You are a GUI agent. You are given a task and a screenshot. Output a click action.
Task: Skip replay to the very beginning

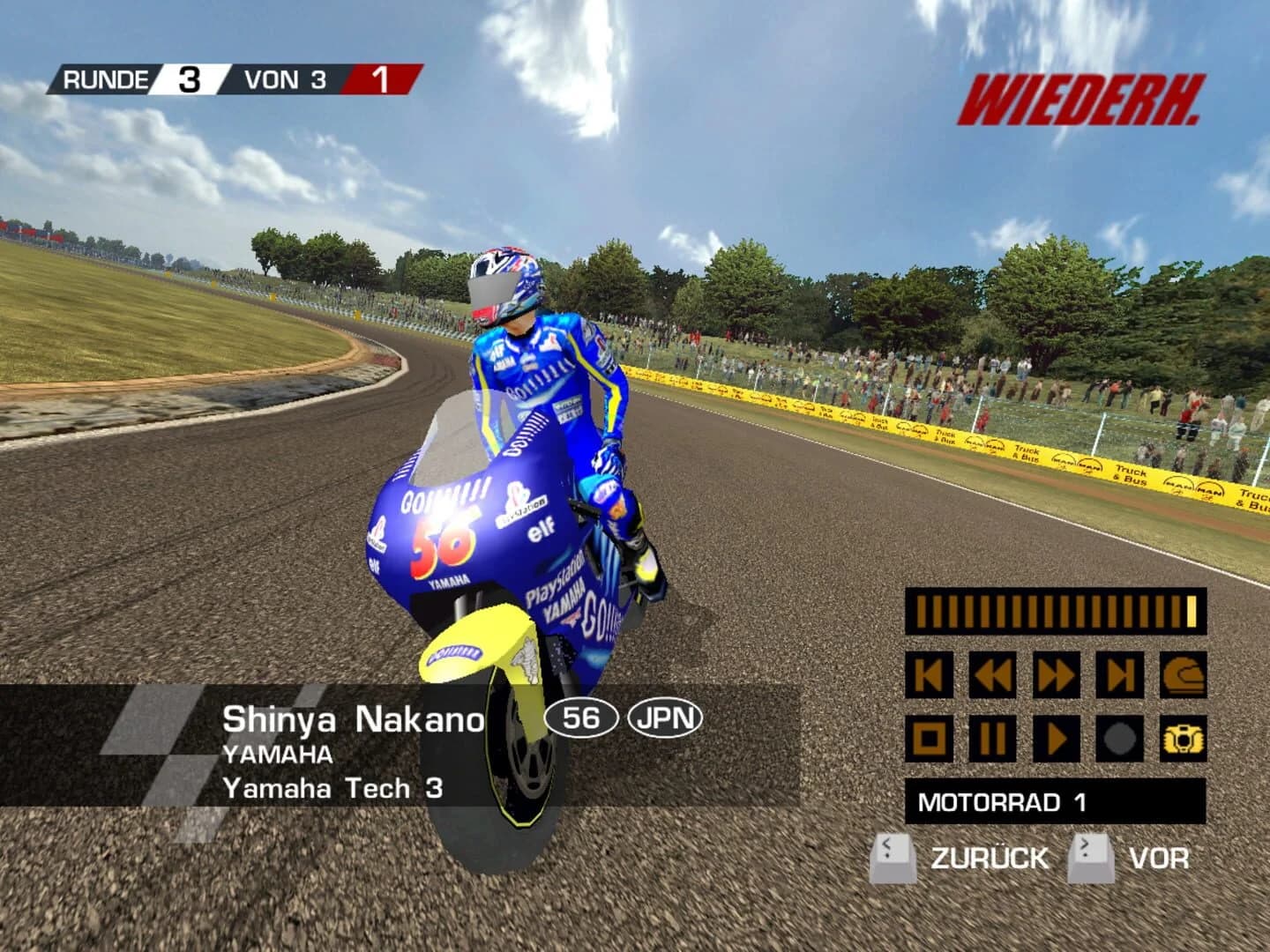point(928,673)
